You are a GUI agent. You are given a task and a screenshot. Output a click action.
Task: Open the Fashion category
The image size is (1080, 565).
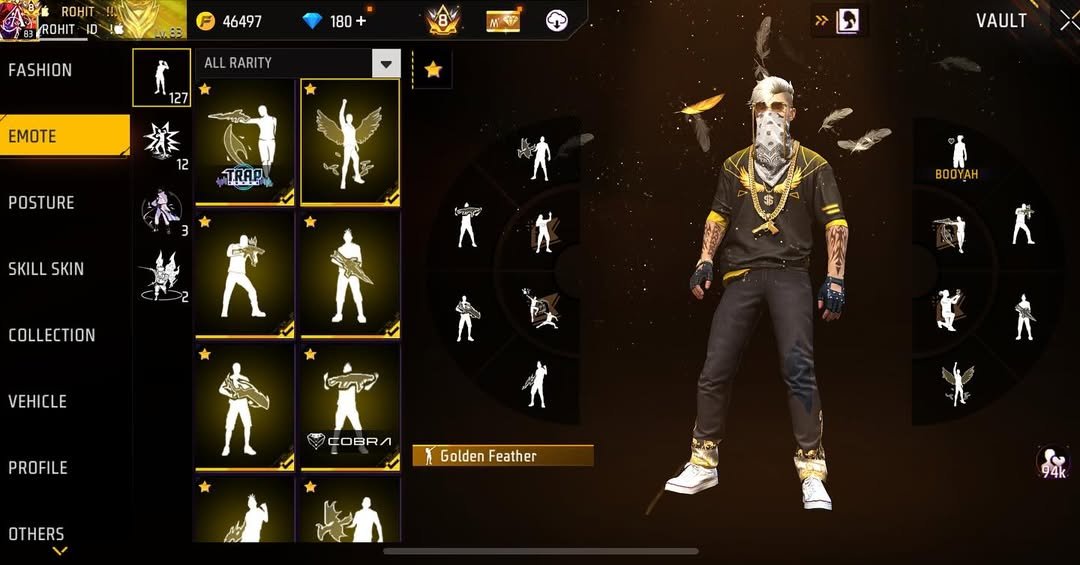41,70
